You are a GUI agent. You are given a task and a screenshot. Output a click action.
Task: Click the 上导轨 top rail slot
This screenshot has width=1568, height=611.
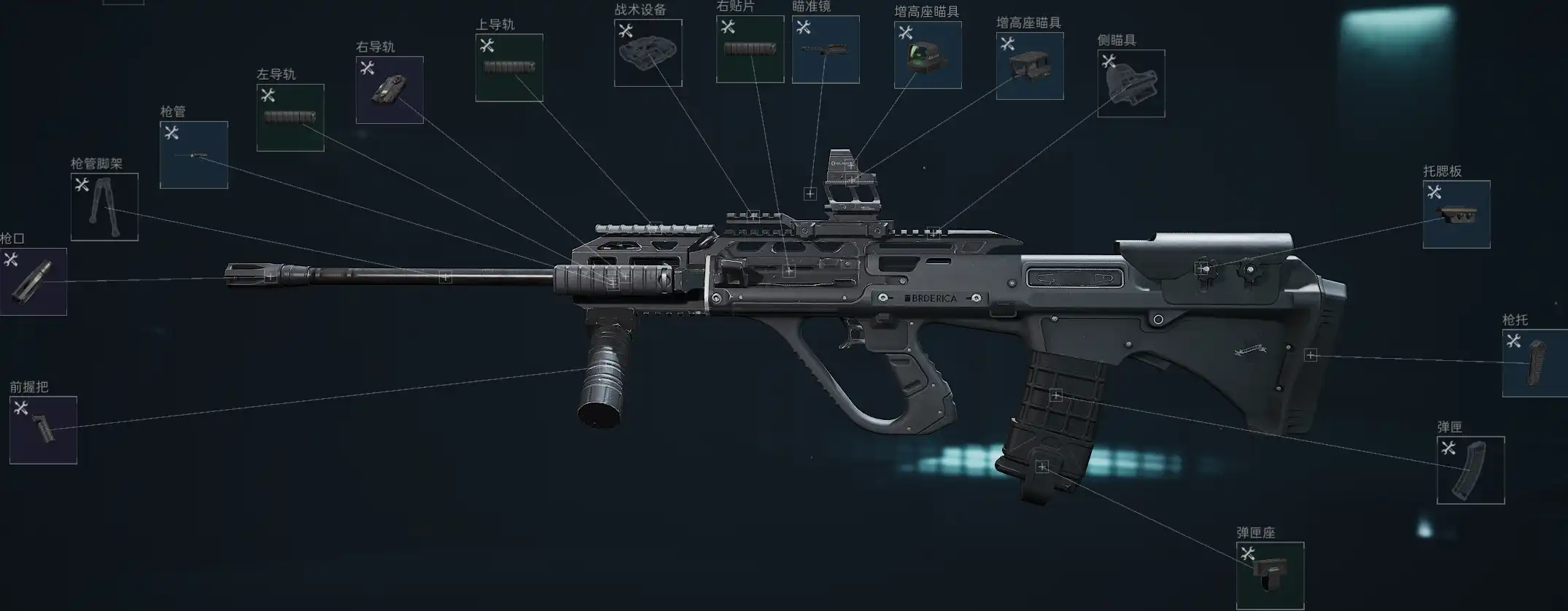(x=509, y=68)
